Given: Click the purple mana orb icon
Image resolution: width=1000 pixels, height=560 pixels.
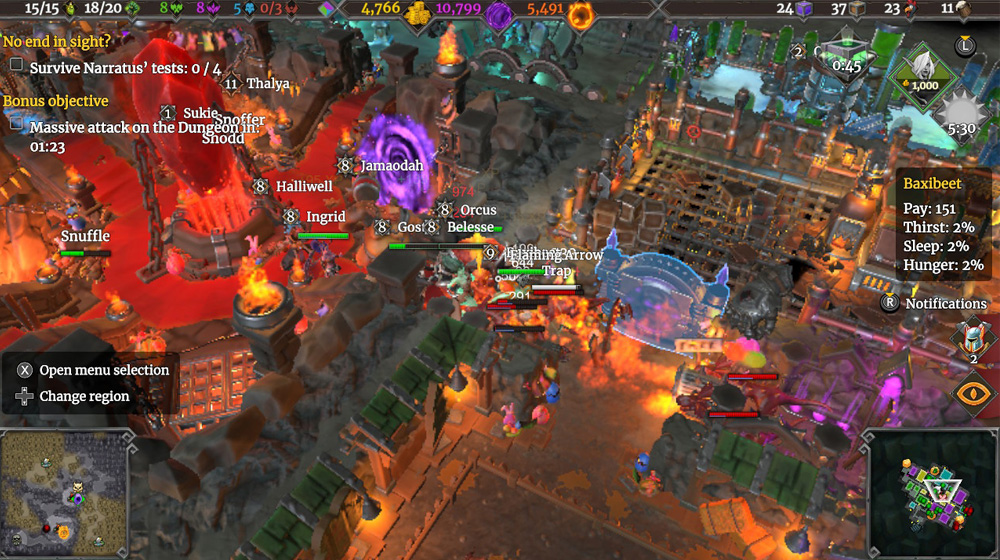Looking at the screenshot, I should pyautogui.click(x=499, y=13).
